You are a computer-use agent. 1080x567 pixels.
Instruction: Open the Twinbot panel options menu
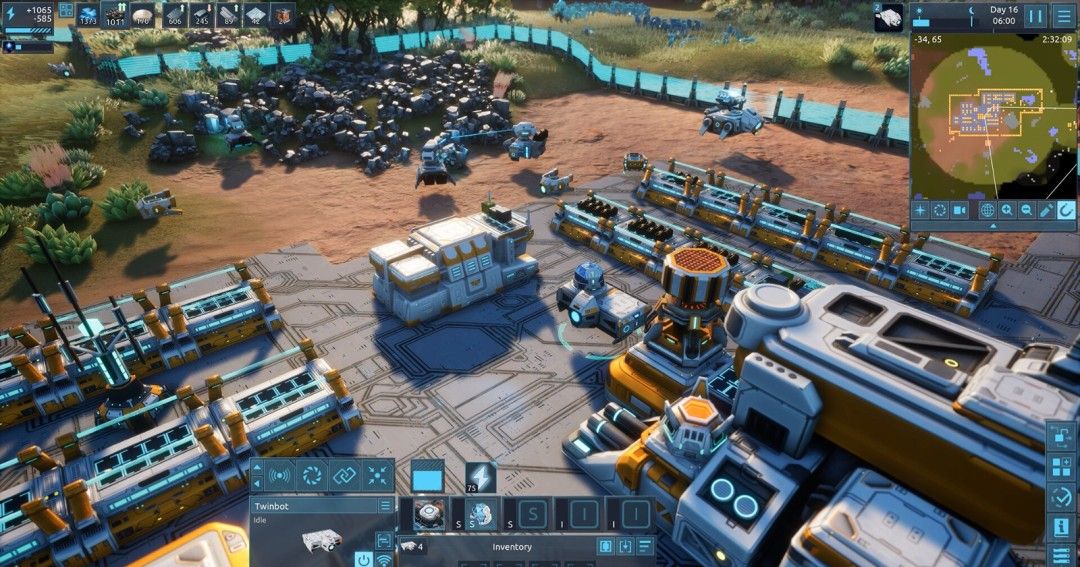coord(385,506)
